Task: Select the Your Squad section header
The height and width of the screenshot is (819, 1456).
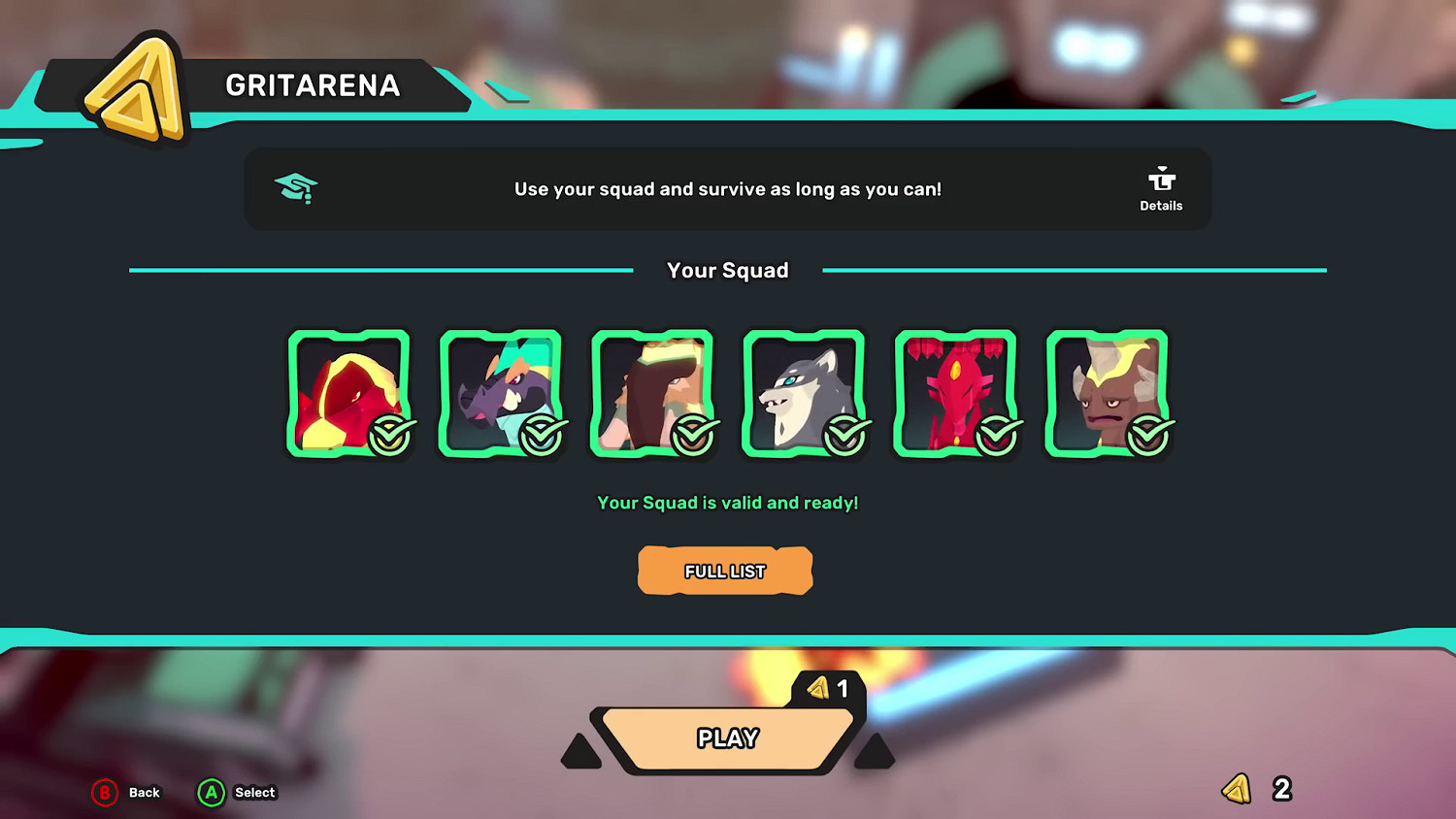Action: [x=727, y=270]
